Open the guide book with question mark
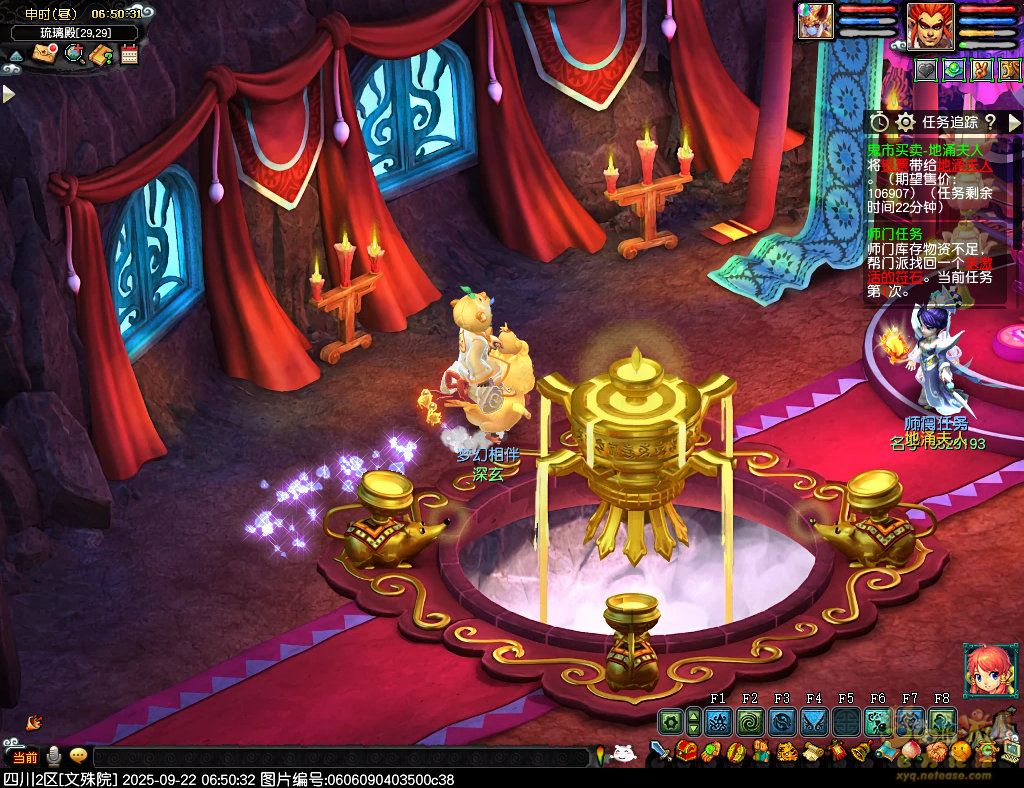This screenshot has width=1024, height=788. 101,54
